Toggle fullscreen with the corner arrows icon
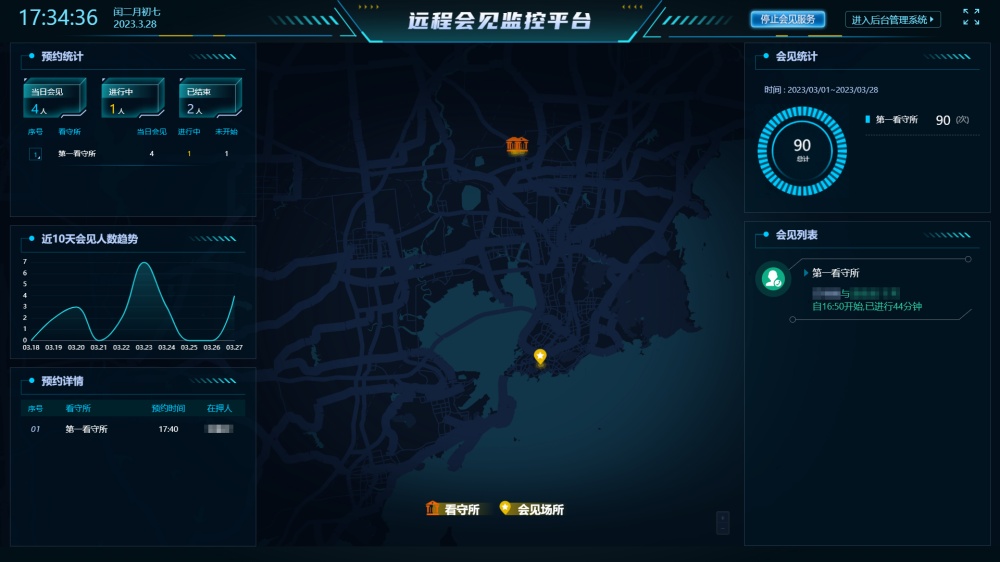 (x=971, y=17)
